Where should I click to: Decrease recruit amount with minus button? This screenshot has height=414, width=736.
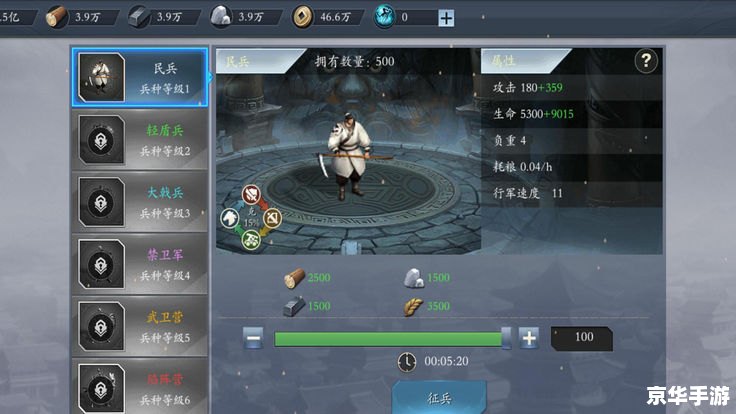tap(254, 338)
